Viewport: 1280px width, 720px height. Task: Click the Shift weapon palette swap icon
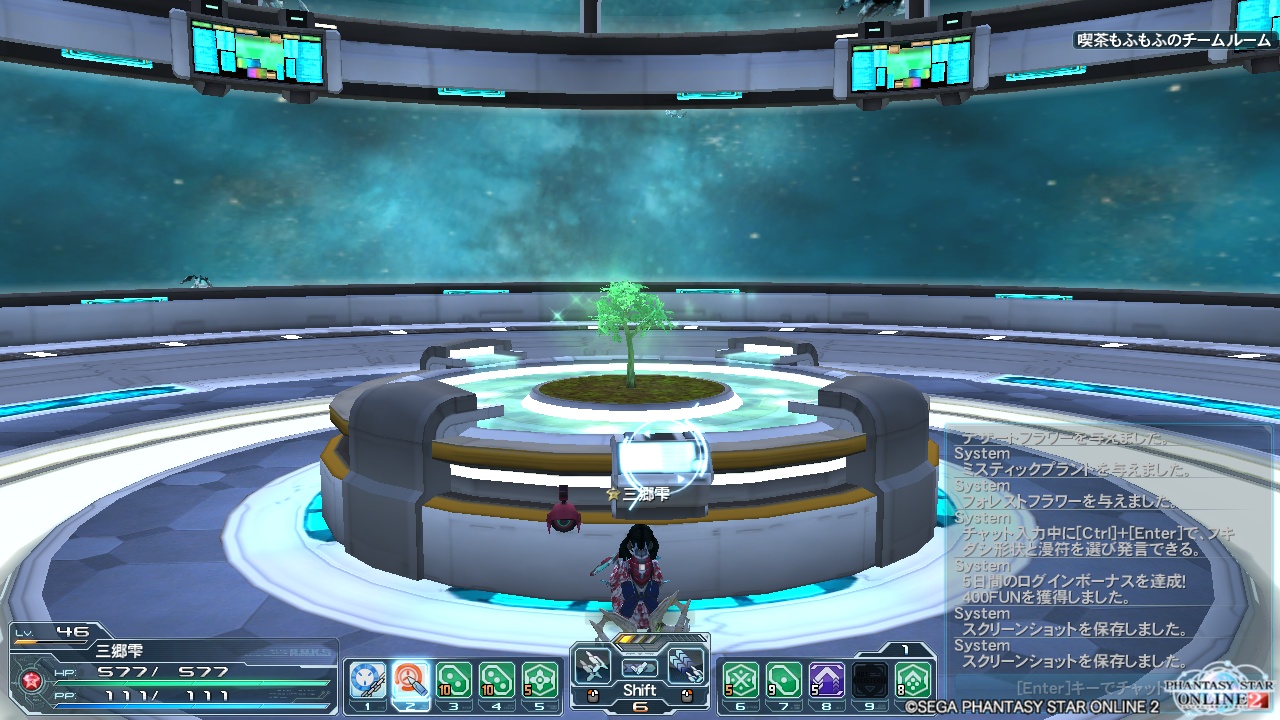(640, 668)
